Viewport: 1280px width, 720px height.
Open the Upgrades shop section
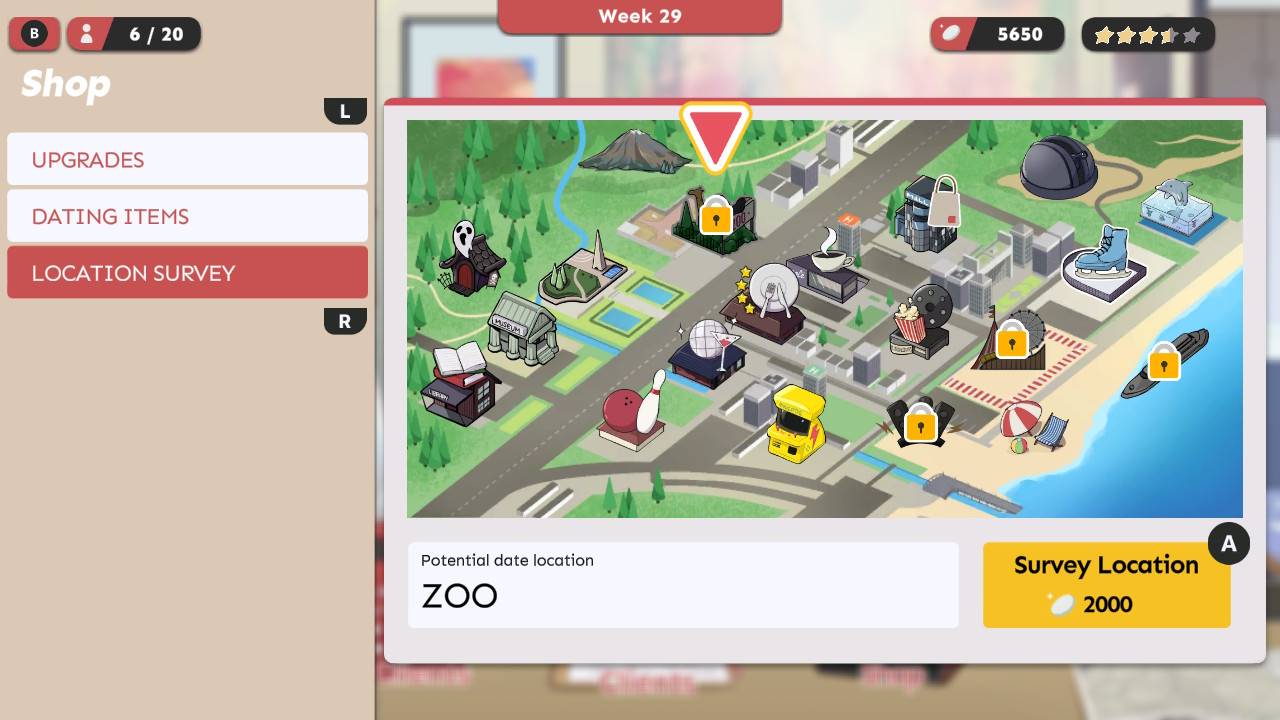[187, 160]
